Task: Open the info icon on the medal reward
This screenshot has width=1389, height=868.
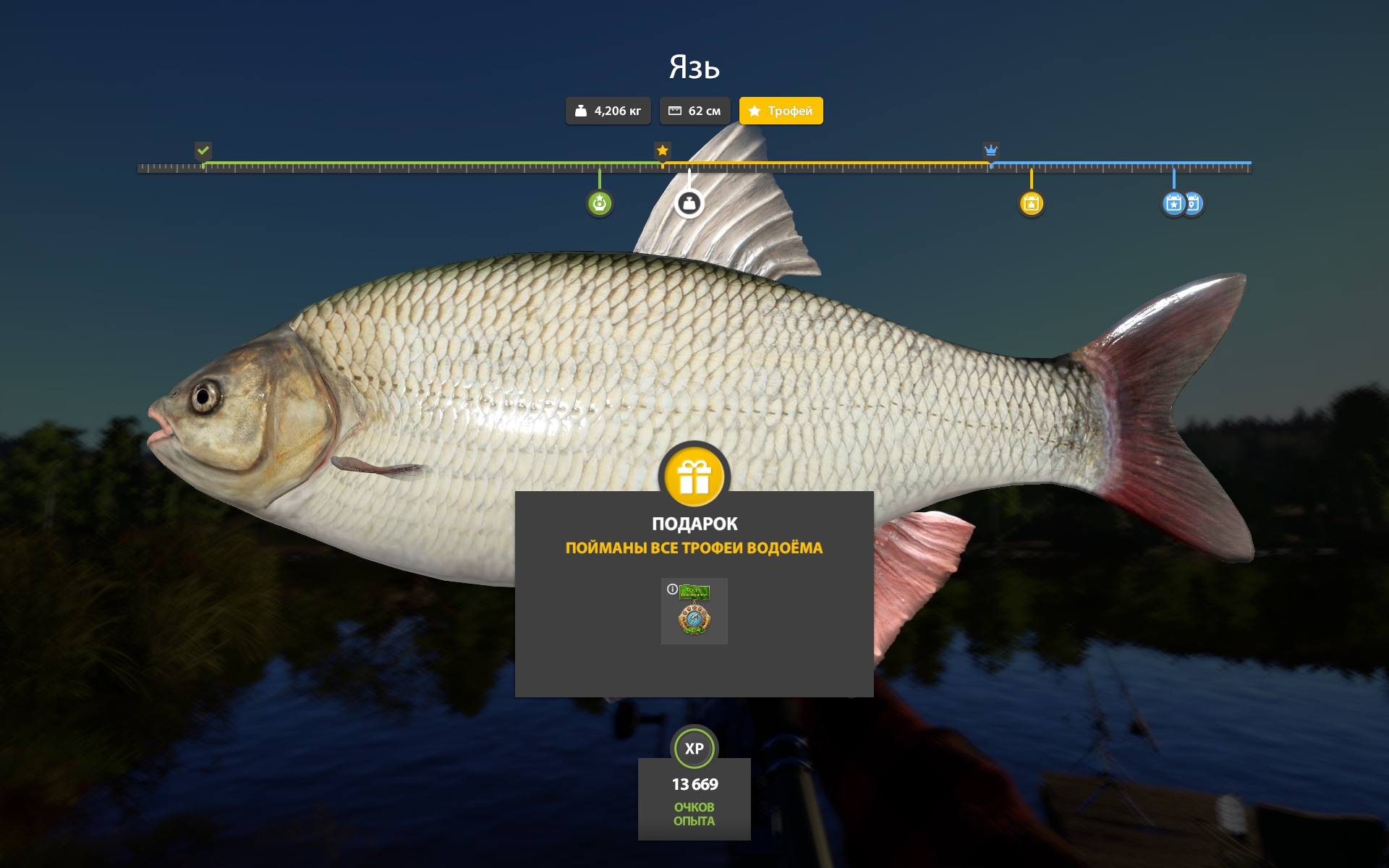Action: tap(672, 590)
